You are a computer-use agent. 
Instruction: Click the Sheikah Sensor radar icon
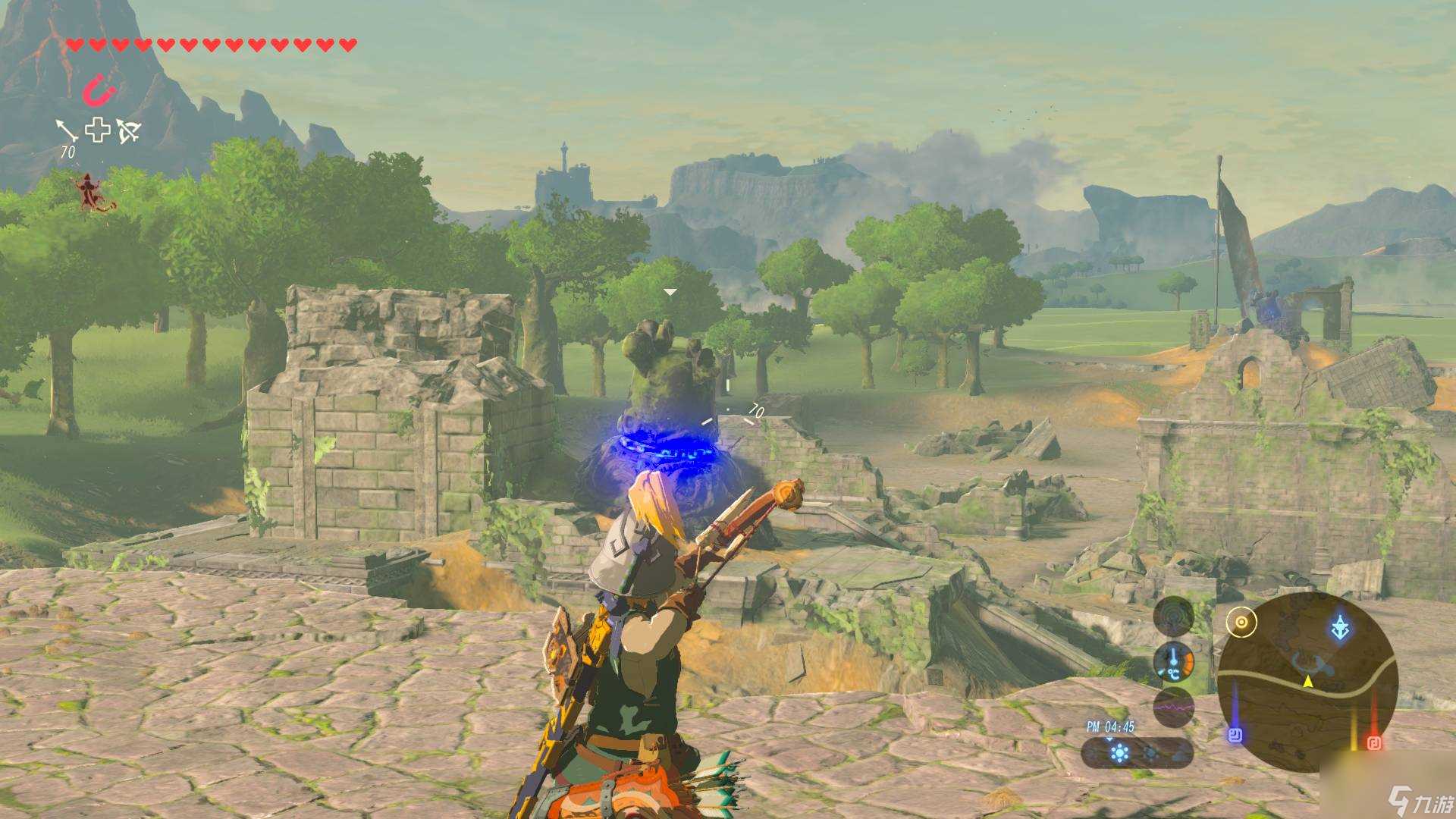(1173, 615)
